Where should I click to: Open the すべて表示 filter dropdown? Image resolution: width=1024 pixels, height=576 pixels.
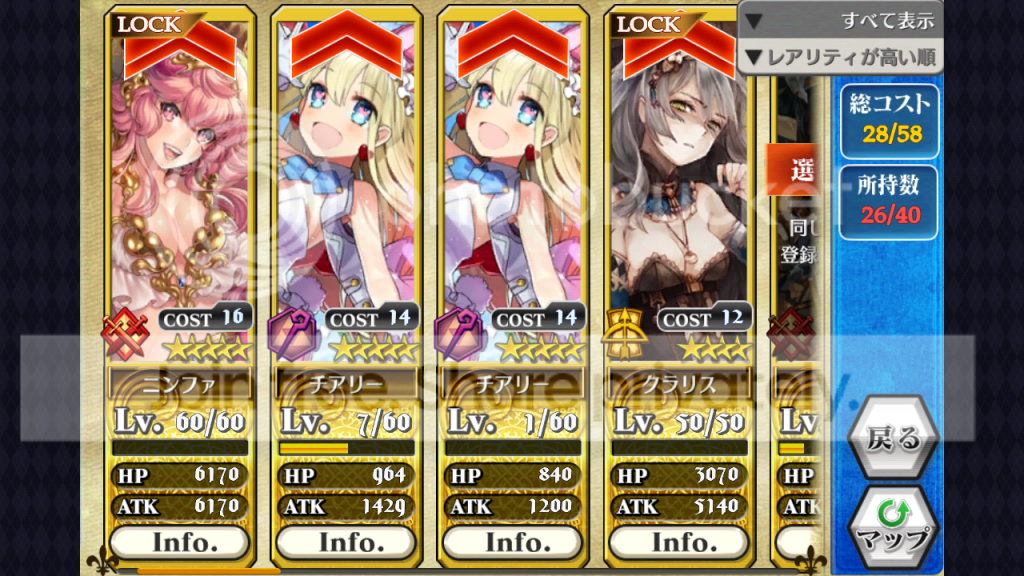click(841, 19)
